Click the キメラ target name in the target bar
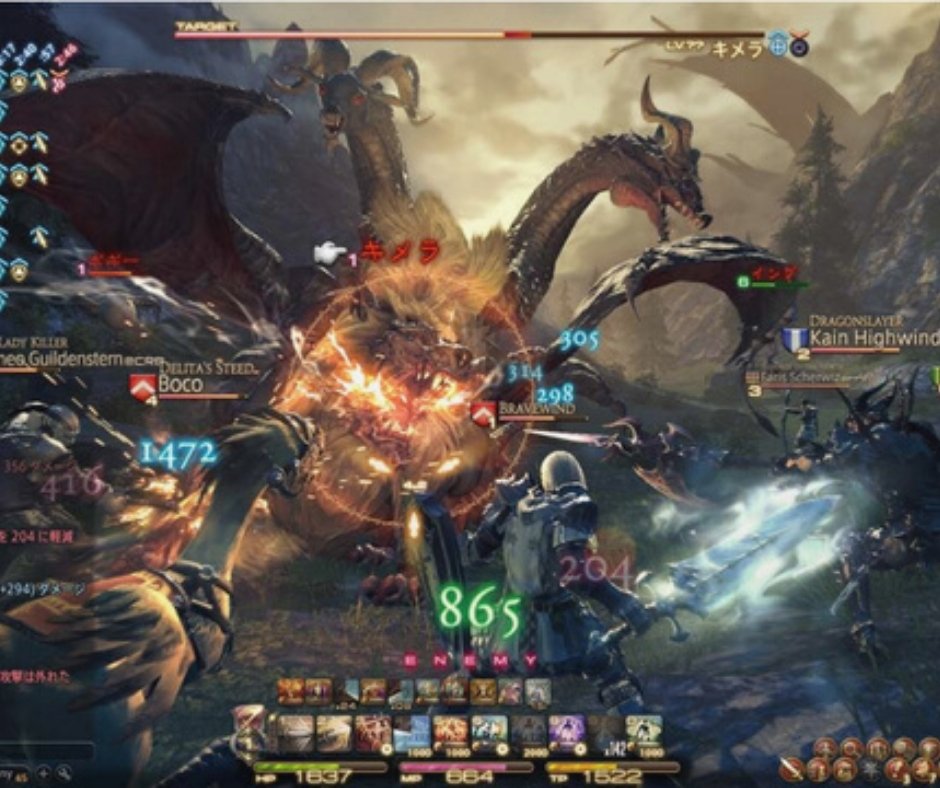Viewport: 940px width, 788px height. 738,46
